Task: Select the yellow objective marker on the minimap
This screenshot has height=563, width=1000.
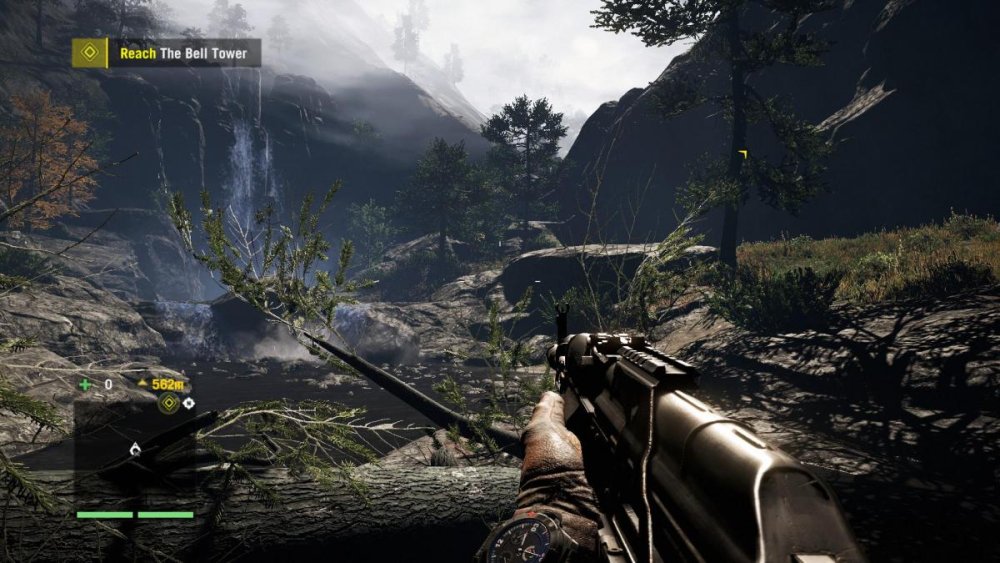Action: tap(169, 403)
